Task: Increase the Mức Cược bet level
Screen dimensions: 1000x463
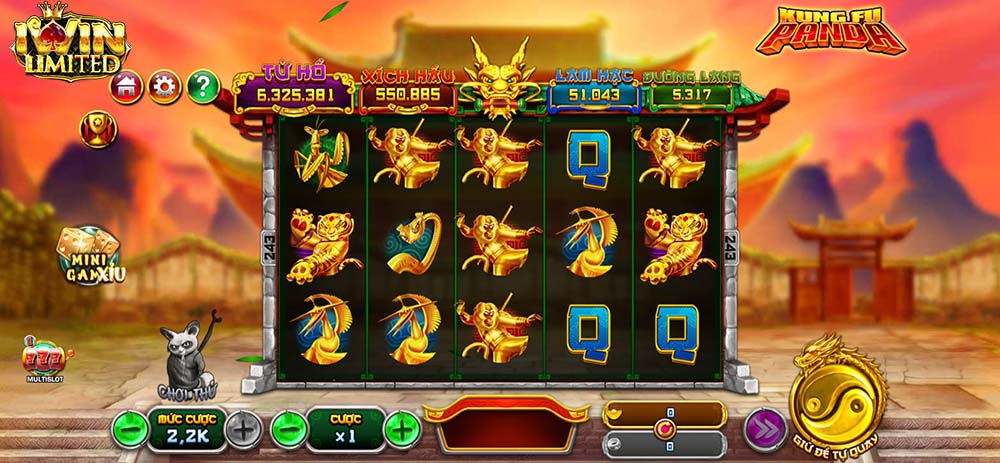Action: pos(243,429)
